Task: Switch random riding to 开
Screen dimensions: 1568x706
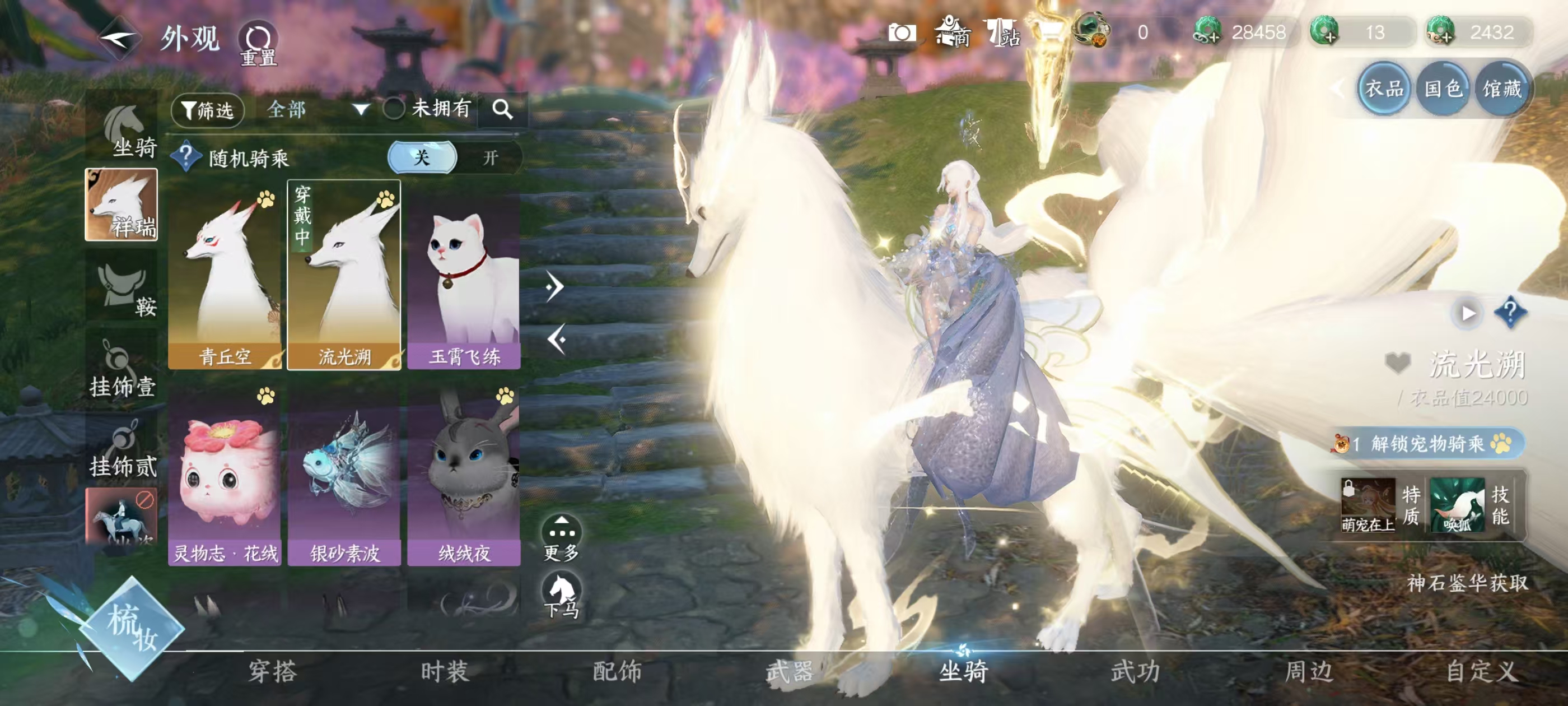Action: pos(490,159)
